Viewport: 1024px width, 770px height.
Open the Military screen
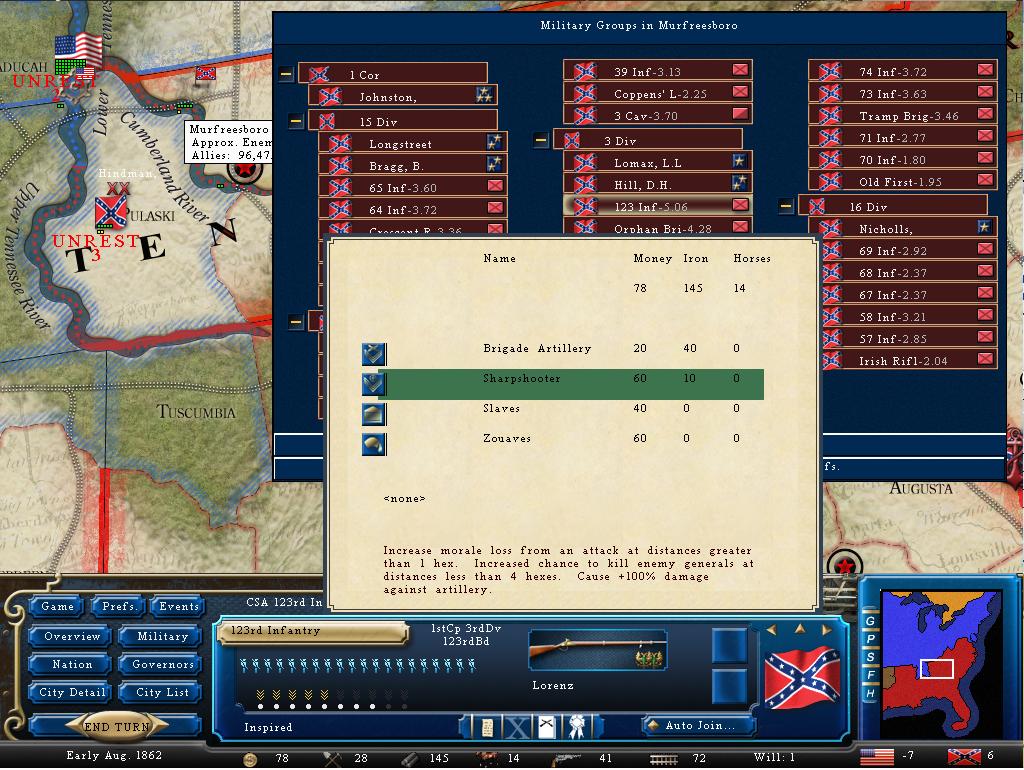click(x=162, y=636)
